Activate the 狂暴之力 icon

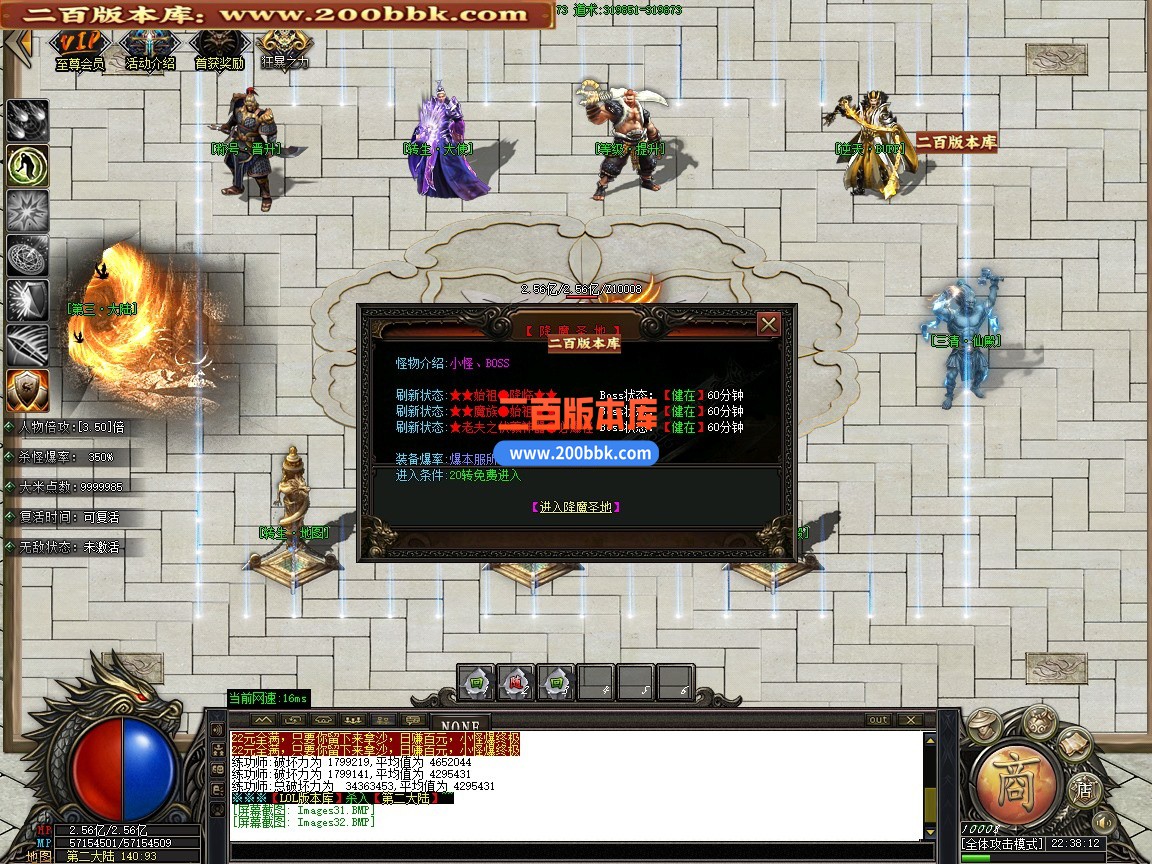click(x=285, y=48)
